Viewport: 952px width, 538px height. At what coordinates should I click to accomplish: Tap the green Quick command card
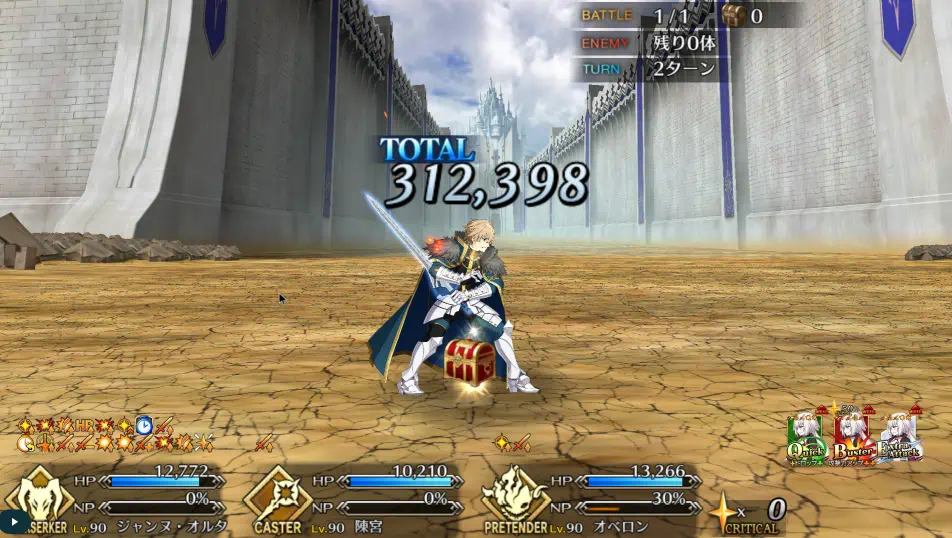808,438
